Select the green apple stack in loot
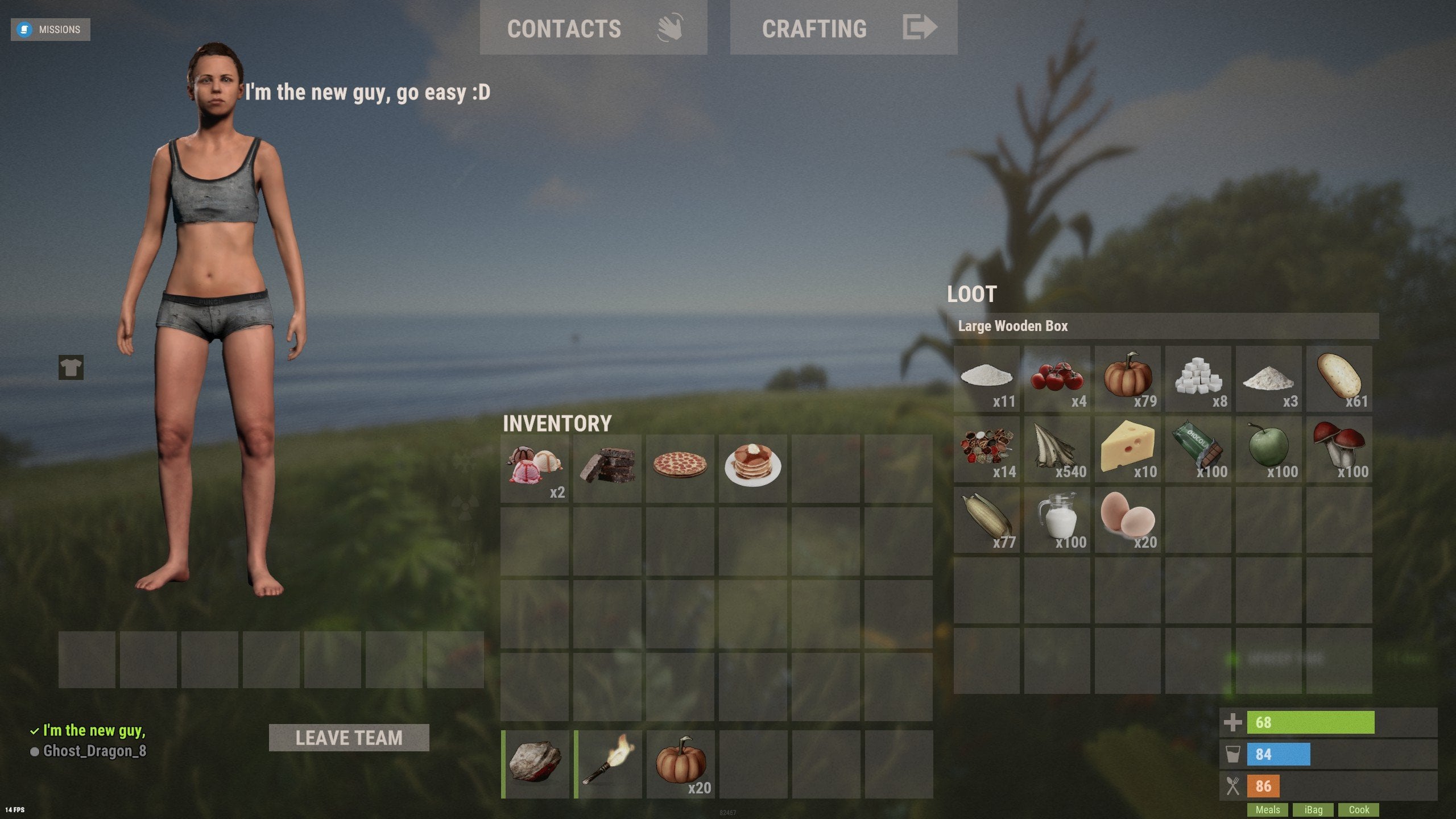This screenshot has height=819, width=1456. click(x=1268, y=449)
